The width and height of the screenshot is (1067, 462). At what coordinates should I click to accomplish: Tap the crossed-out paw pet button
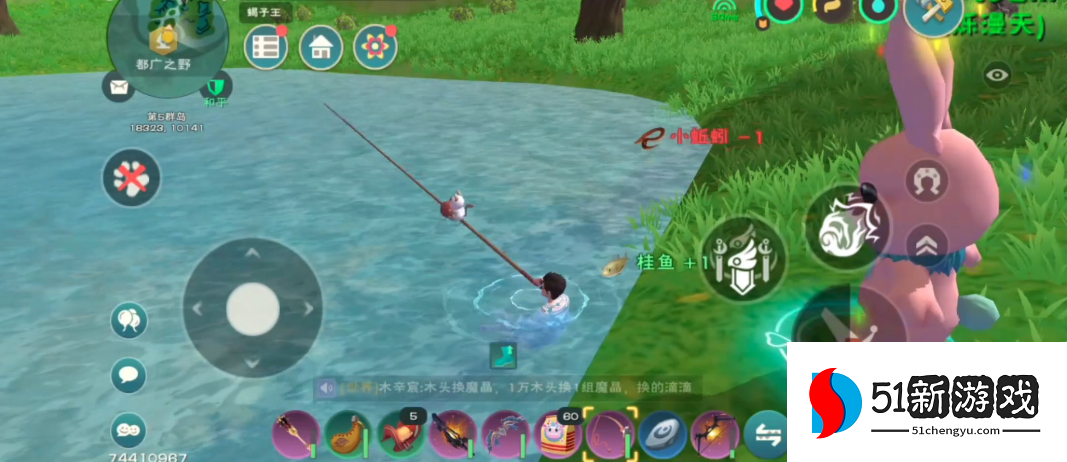point(131,178)
